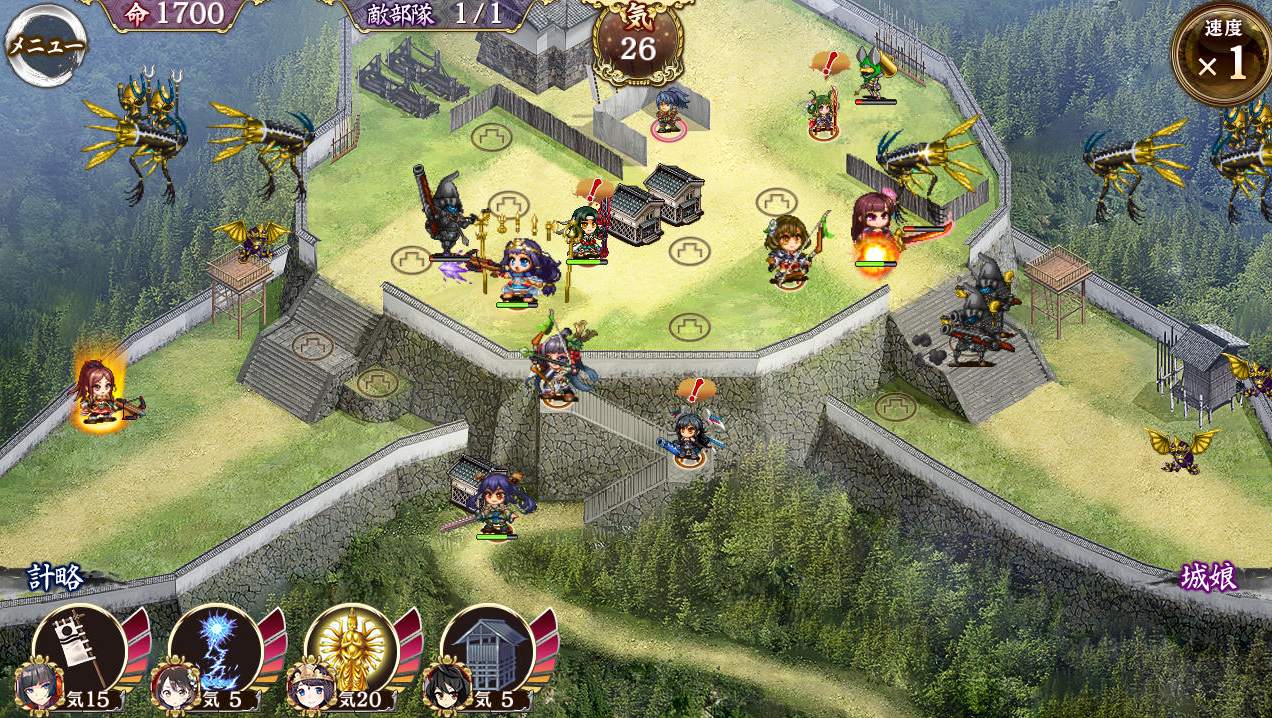1272x718 pixels.
Task: Toggle the 速度 ×1 game speed button
Action: [x=1222, y=55]
